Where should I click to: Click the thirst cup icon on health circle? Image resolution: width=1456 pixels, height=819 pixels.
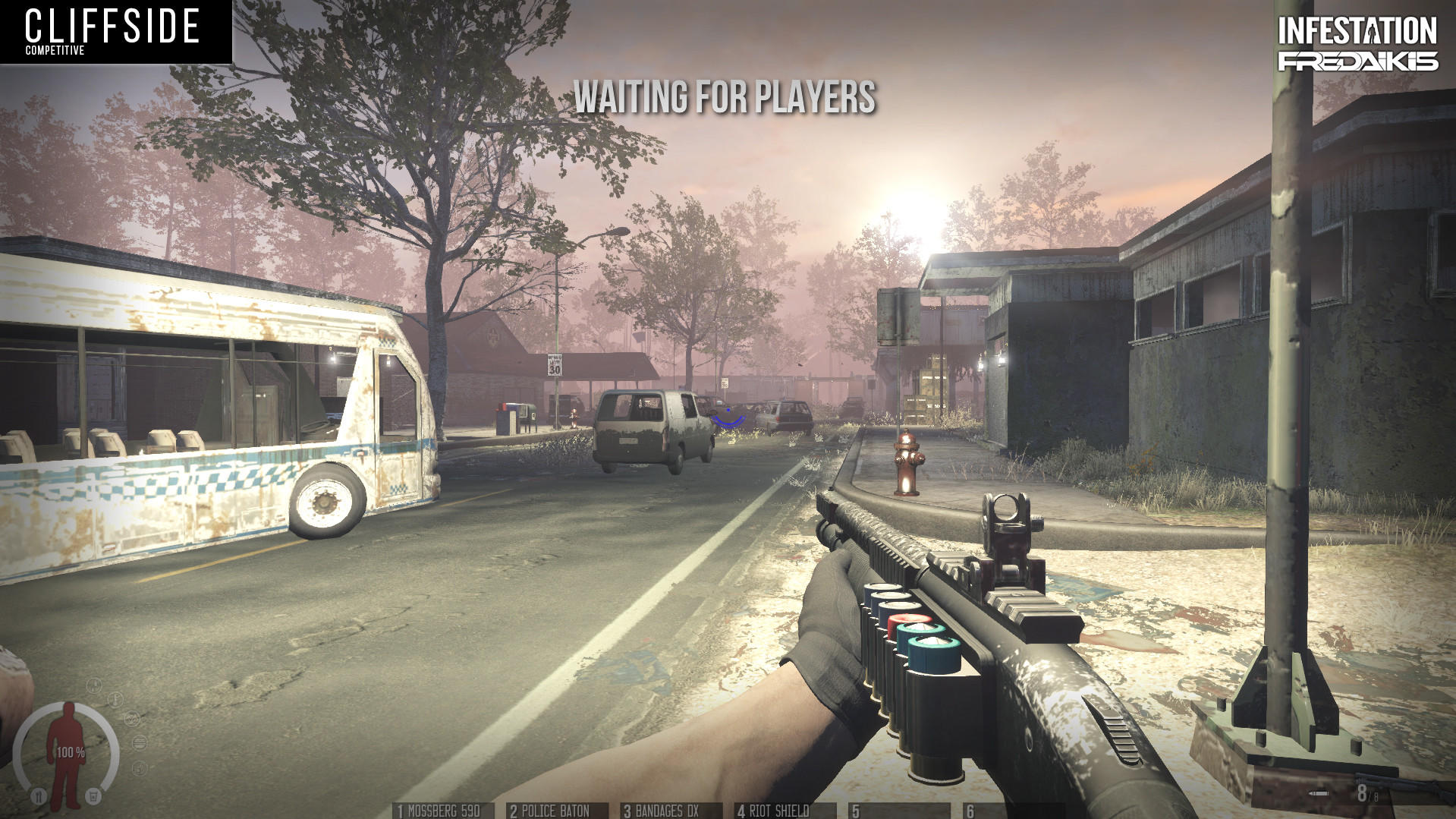tap(94, 795)
